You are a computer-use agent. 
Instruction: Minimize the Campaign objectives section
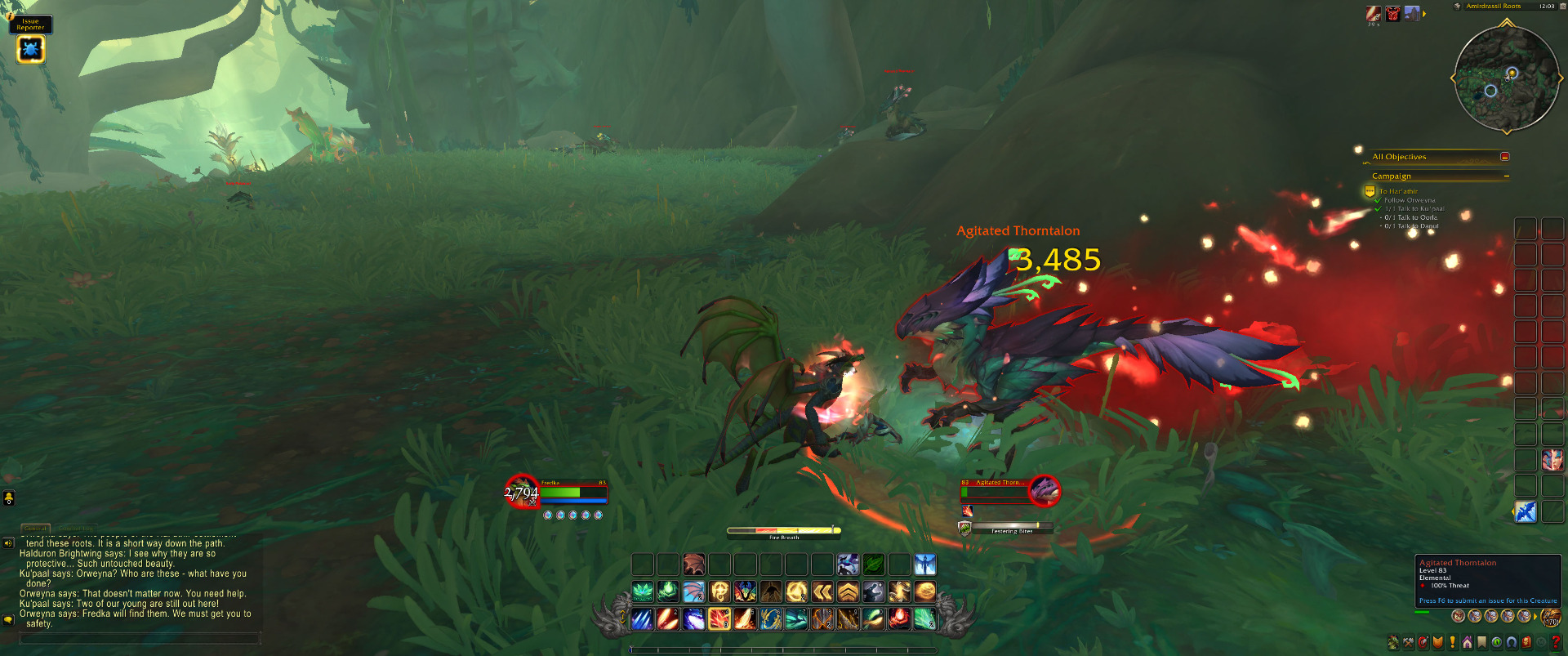coord(1506,176)
